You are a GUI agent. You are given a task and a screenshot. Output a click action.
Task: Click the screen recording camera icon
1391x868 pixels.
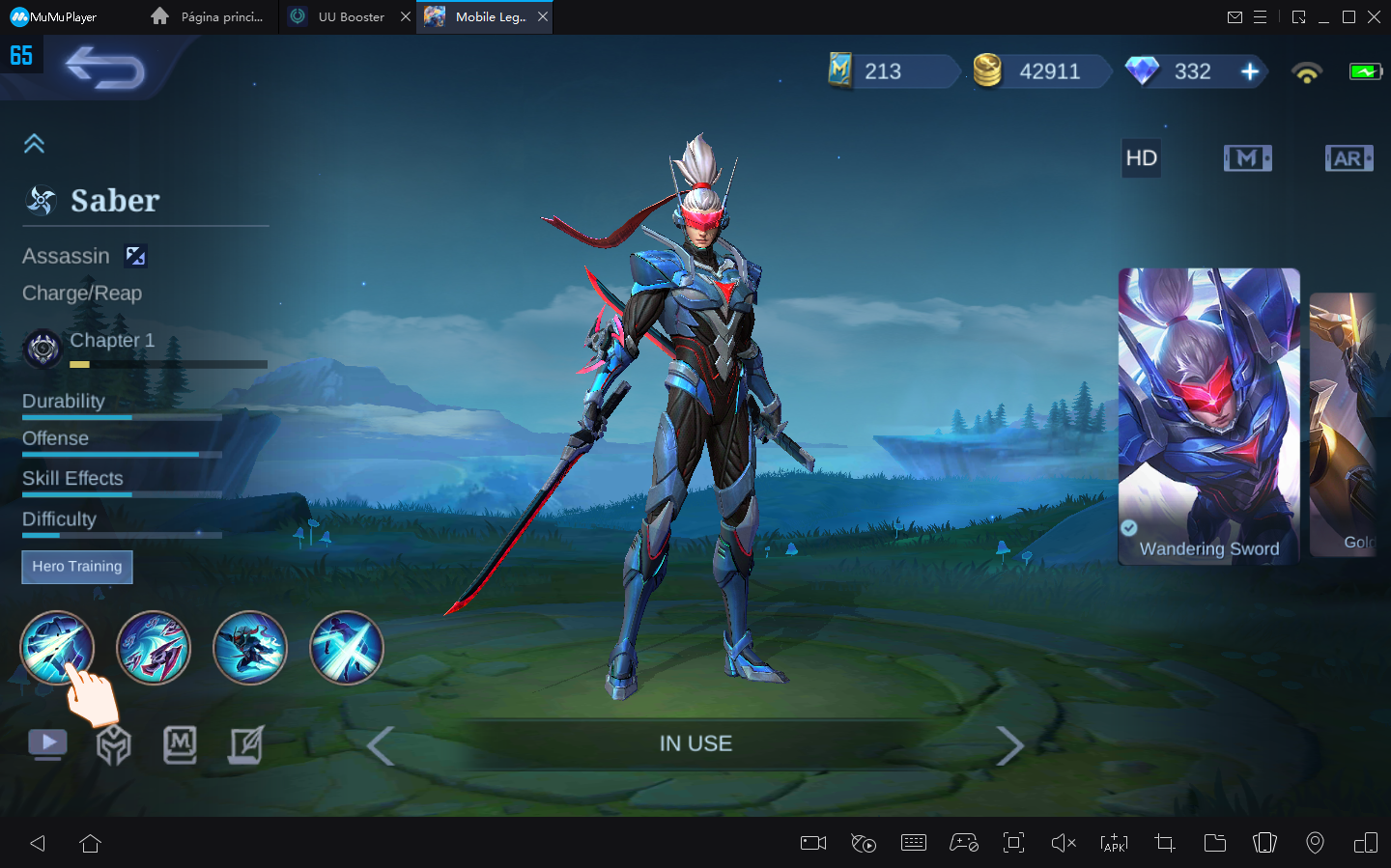(x=812, y=843)
